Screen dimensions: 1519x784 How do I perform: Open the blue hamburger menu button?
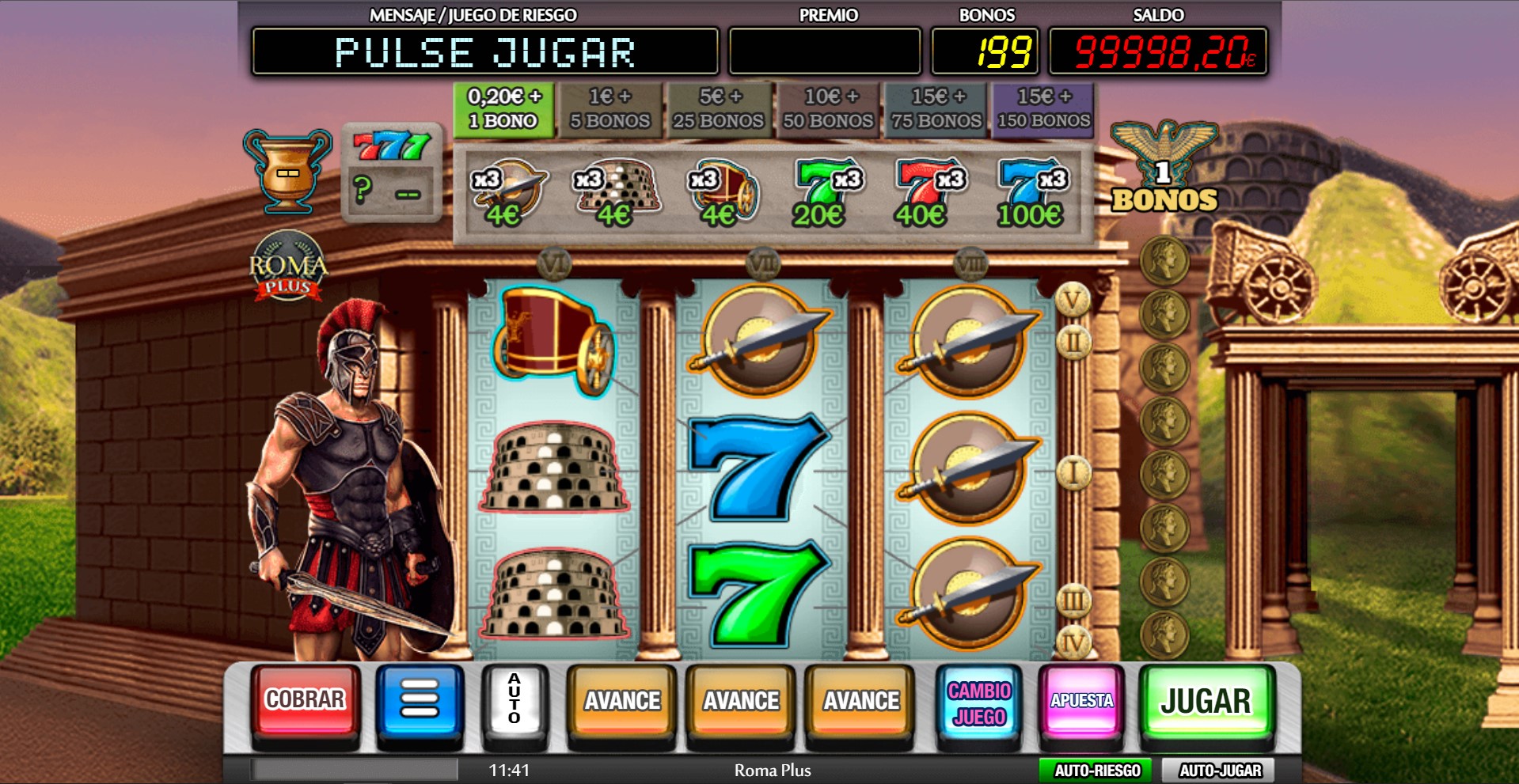pos(420,701)
